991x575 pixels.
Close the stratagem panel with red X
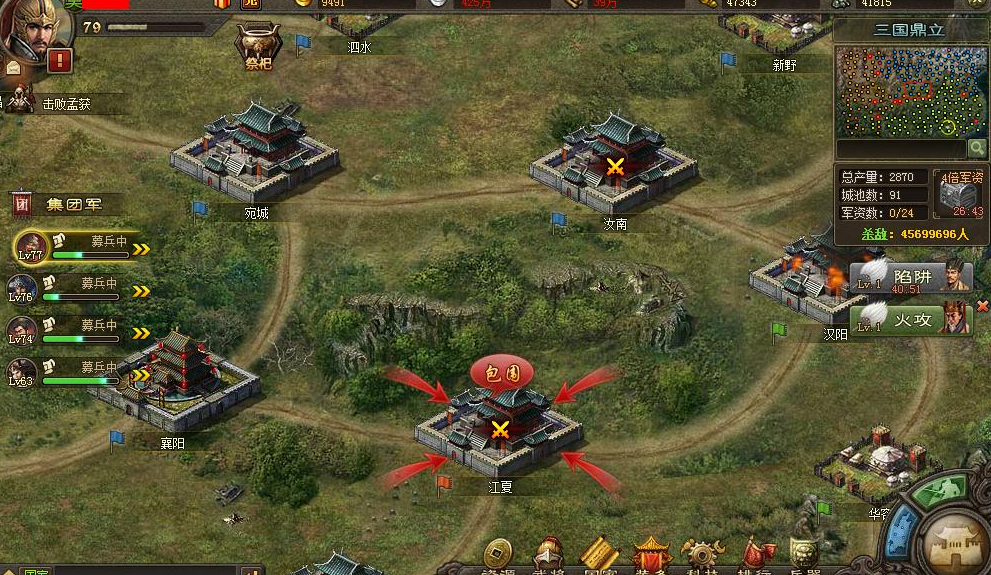982,306
